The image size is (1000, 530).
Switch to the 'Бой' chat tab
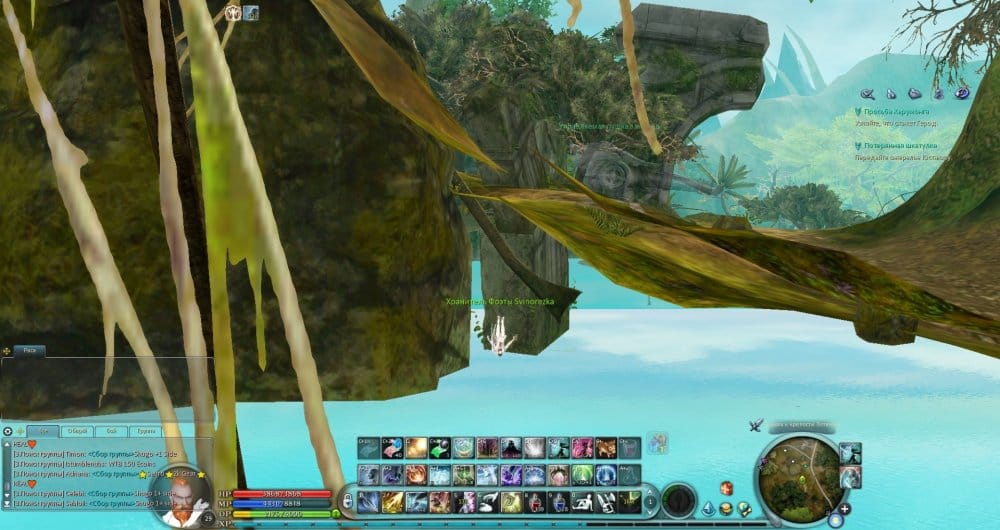tap(112, 431)
